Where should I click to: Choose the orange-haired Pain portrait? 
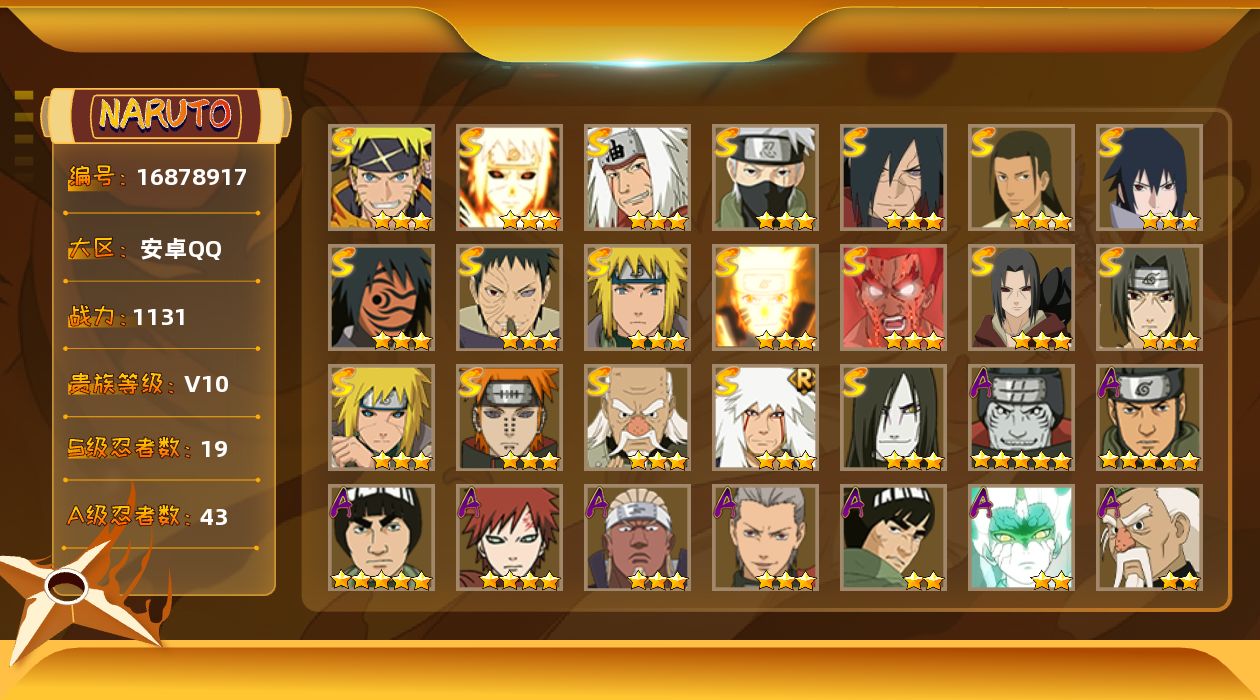click(509, 417)
